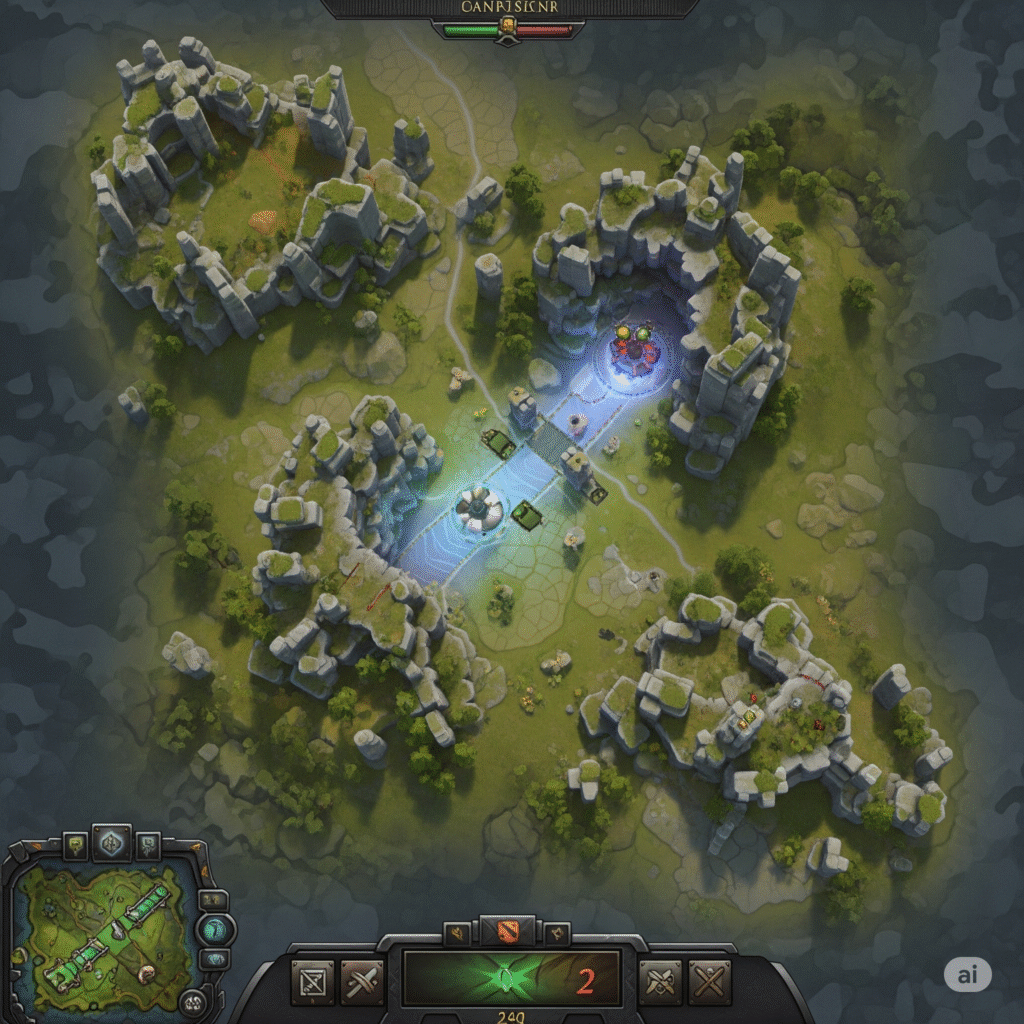
Task: Click the small horn icon right of shield
Action: (556, 934)
